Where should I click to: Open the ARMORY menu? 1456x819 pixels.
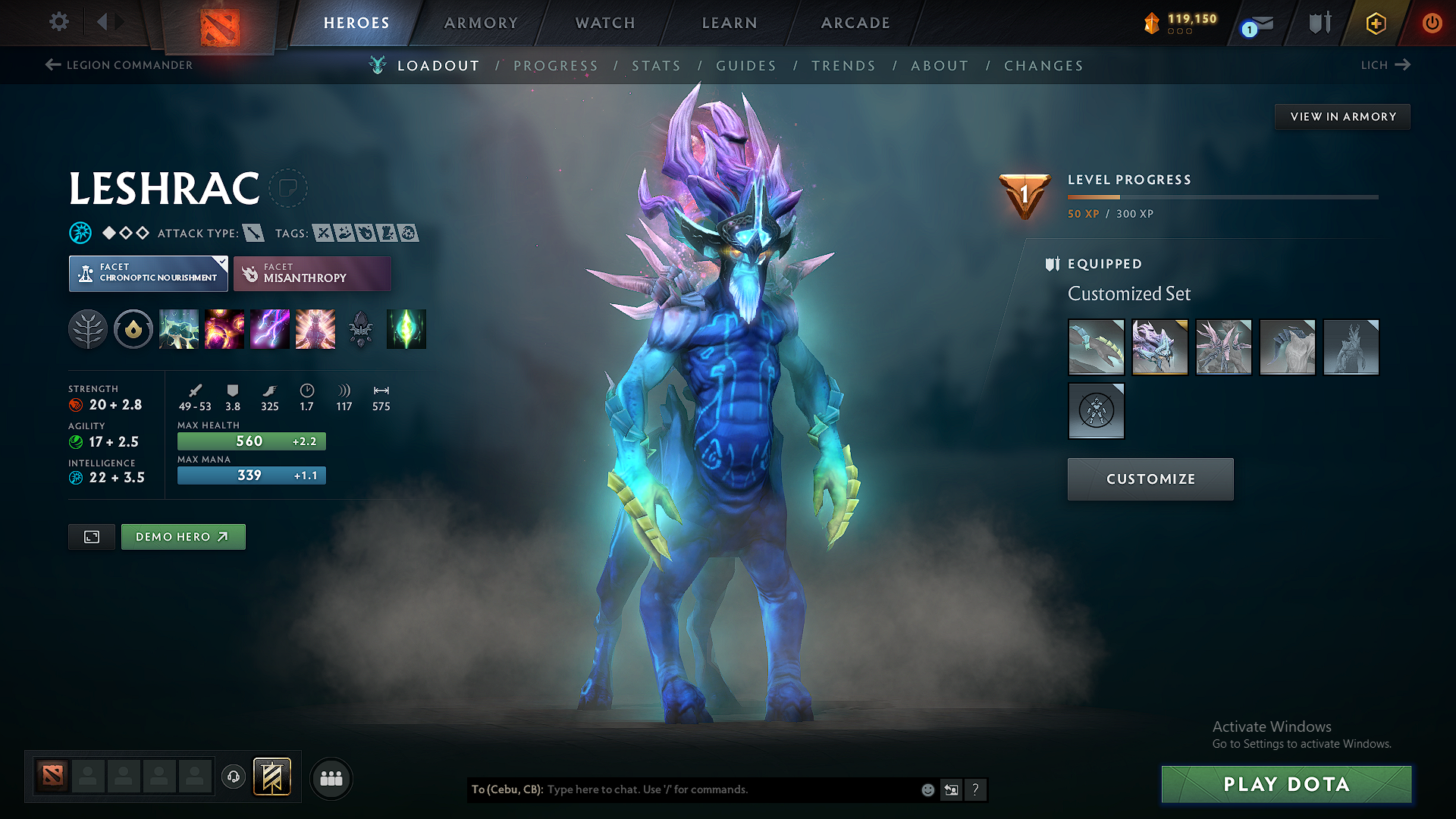(x=481, y=23)
